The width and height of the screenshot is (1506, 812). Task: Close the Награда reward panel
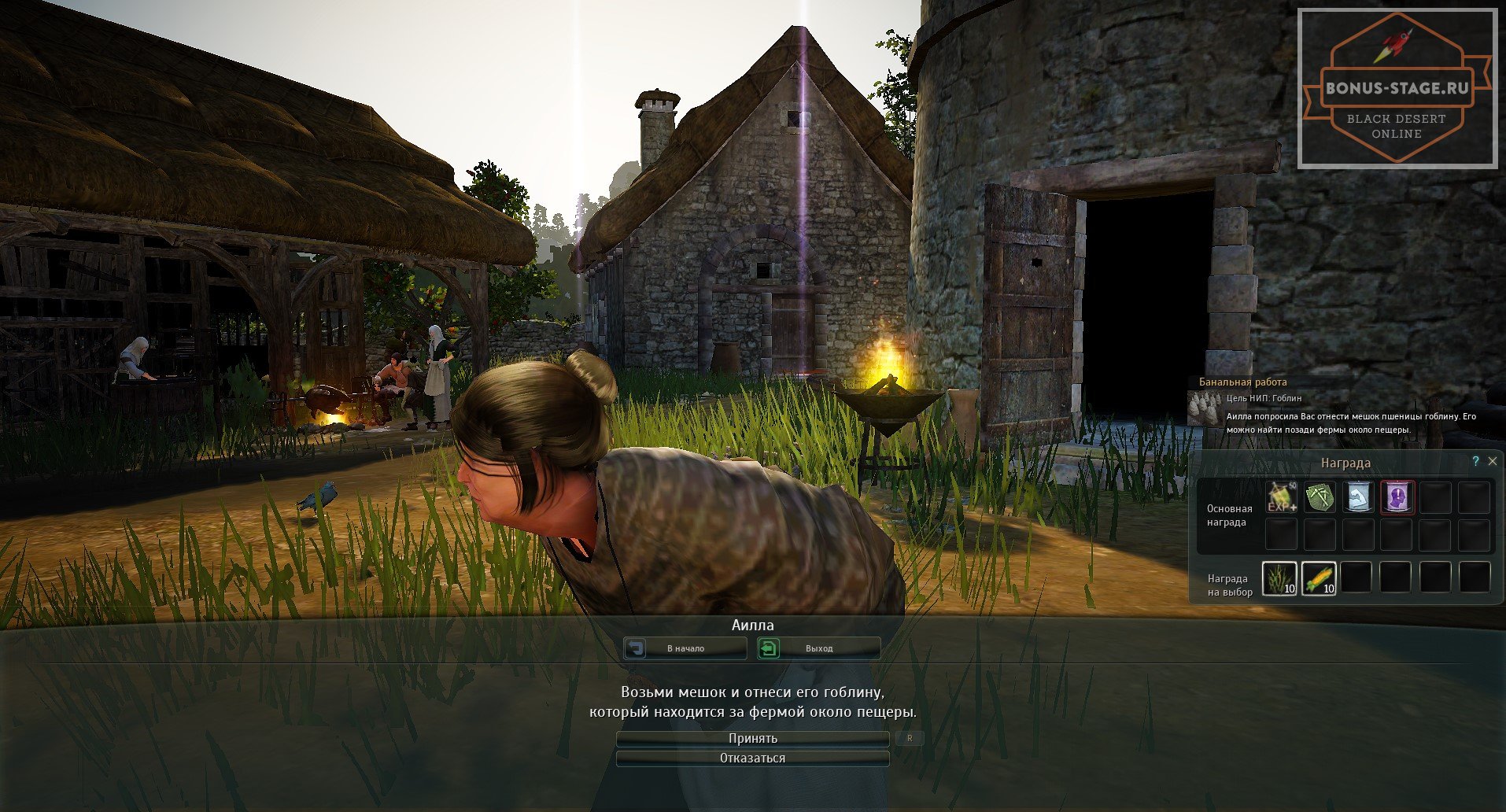[x=1493, y=462]
